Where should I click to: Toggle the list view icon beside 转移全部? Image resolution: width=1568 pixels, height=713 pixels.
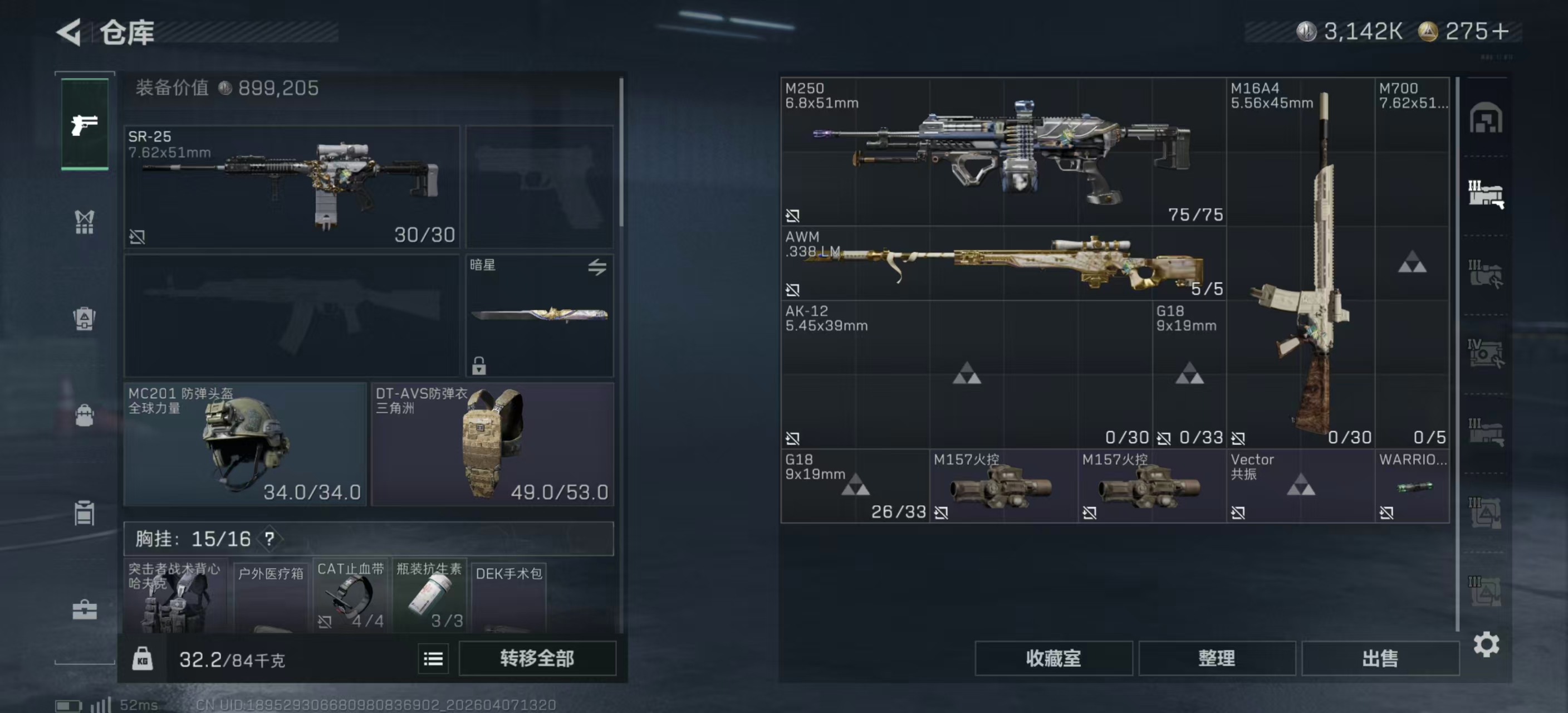[x=433, y=659]
